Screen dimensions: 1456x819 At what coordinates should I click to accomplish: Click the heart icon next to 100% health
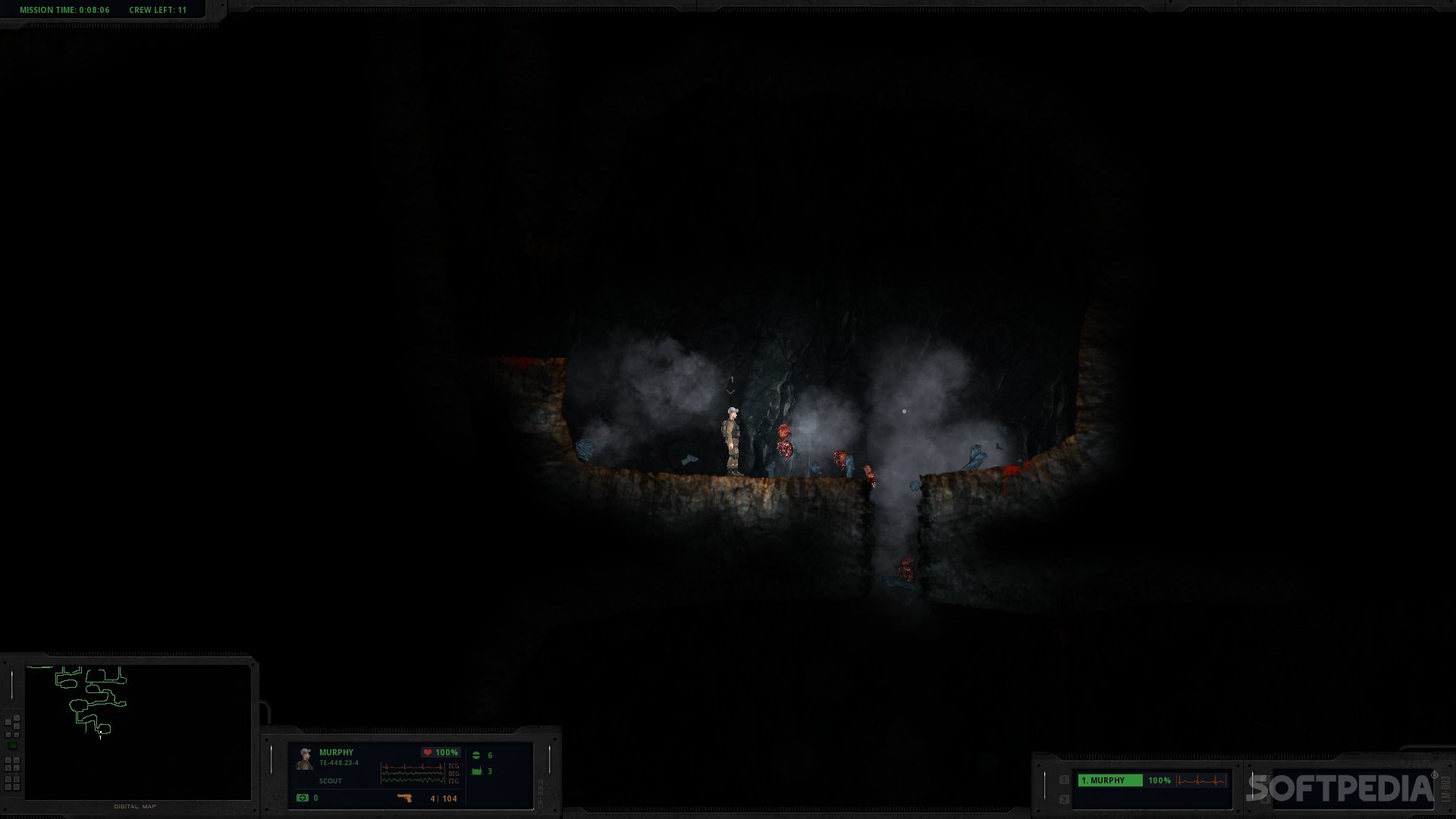[x=428, y=752]
